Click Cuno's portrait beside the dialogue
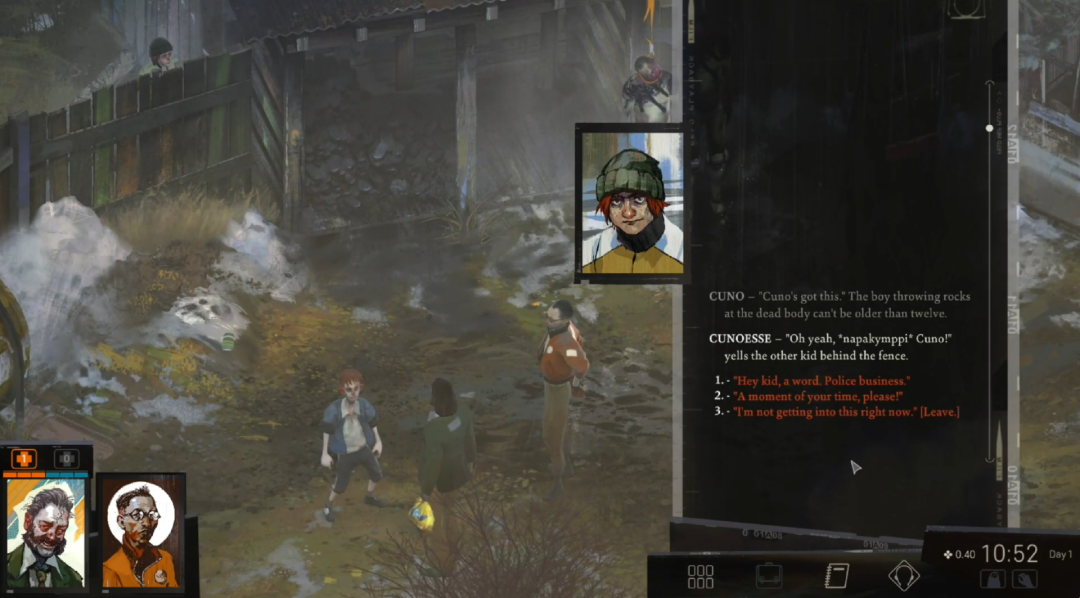The image size is (1080, 598). click(x=630, y=205)
